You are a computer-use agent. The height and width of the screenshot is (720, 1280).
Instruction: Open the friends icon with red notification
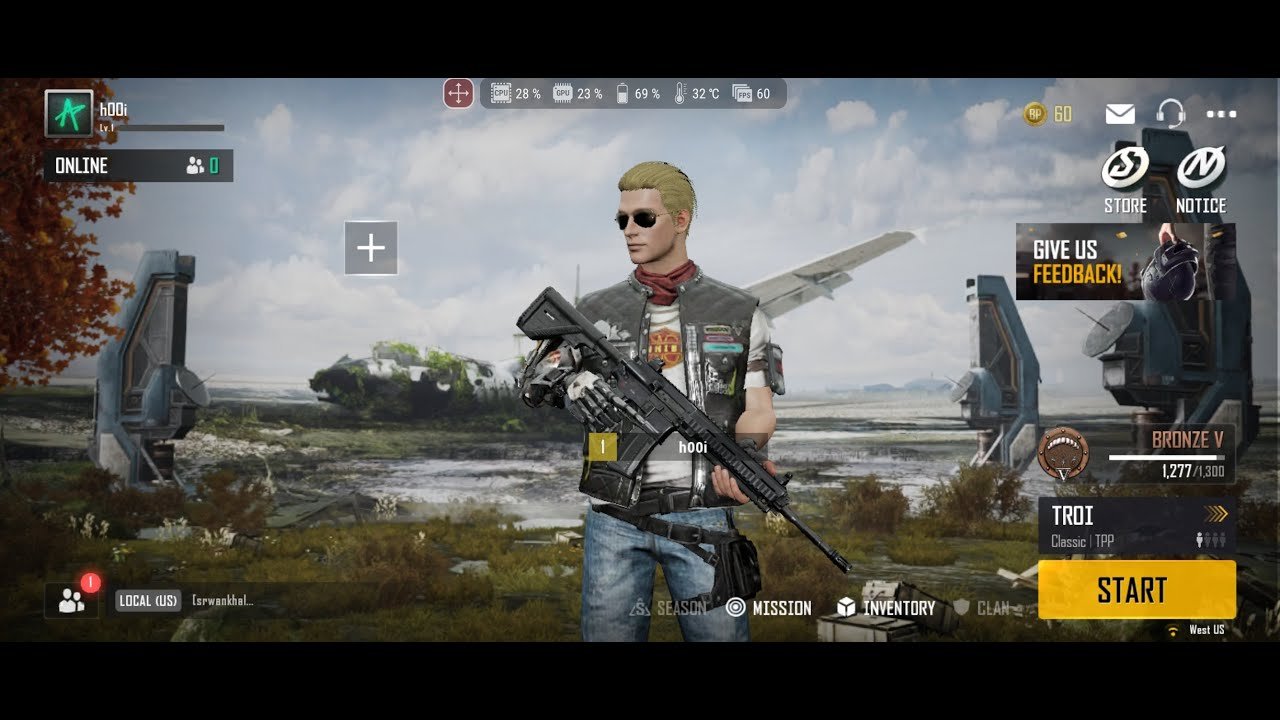coord(72,600)
